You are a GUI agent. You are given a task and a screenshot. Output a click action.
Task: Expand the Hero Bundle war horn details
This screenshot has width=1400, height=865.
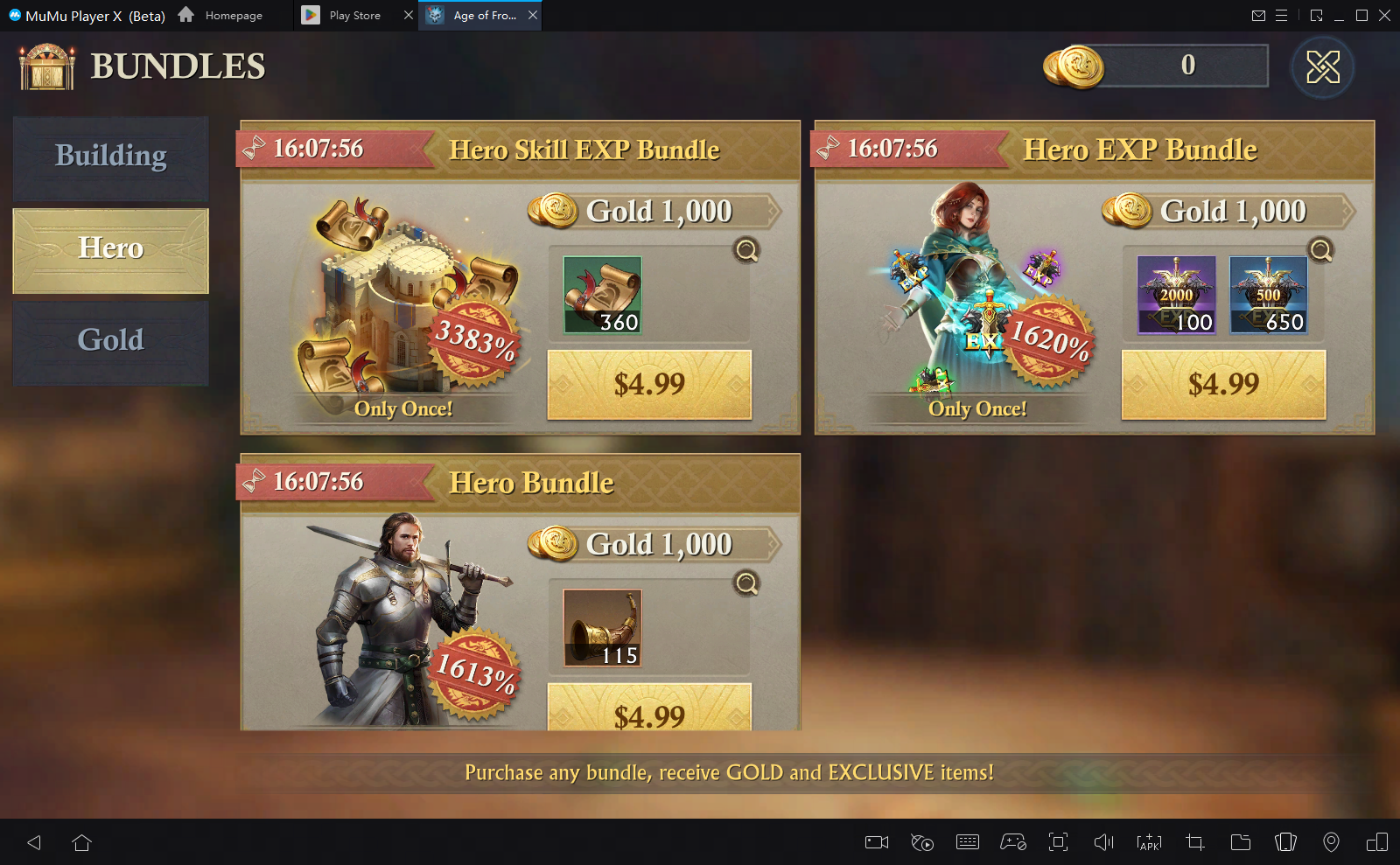pos(746,583)
